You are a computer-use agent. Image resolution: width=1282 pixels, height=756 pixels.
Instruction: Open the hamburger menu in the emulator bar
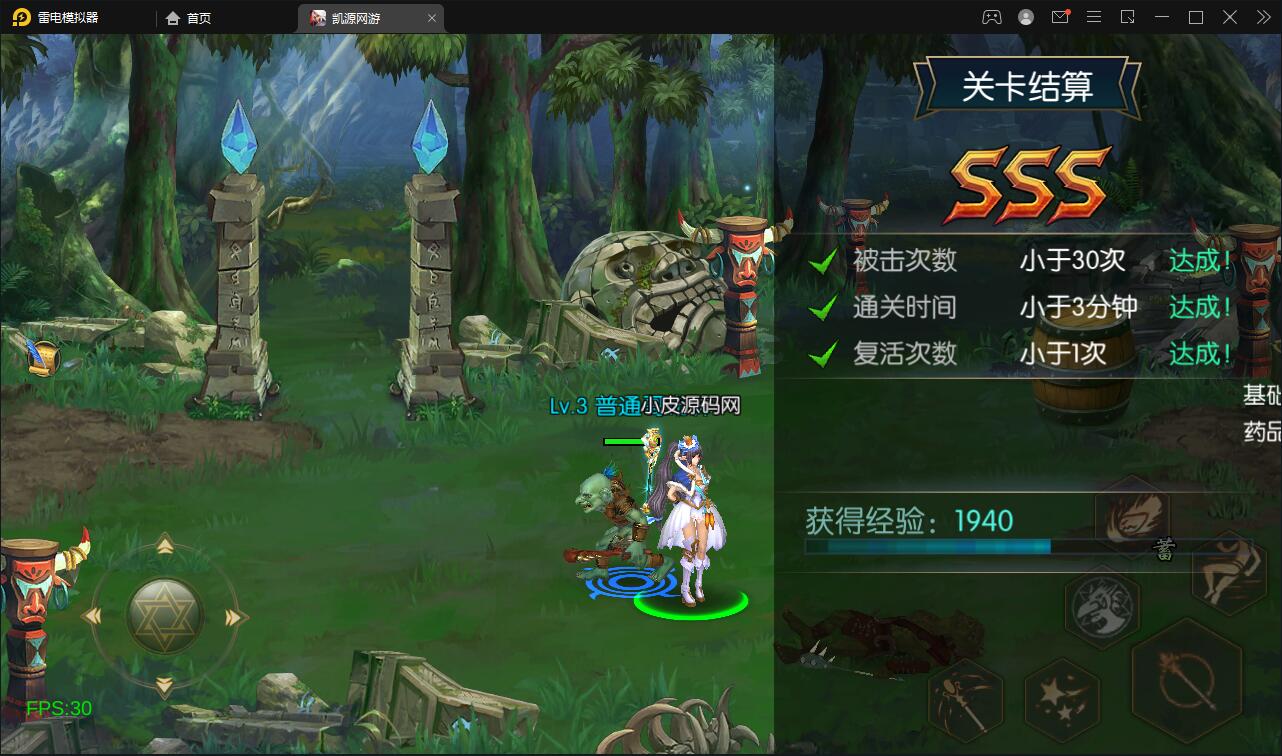point(1093,17)
